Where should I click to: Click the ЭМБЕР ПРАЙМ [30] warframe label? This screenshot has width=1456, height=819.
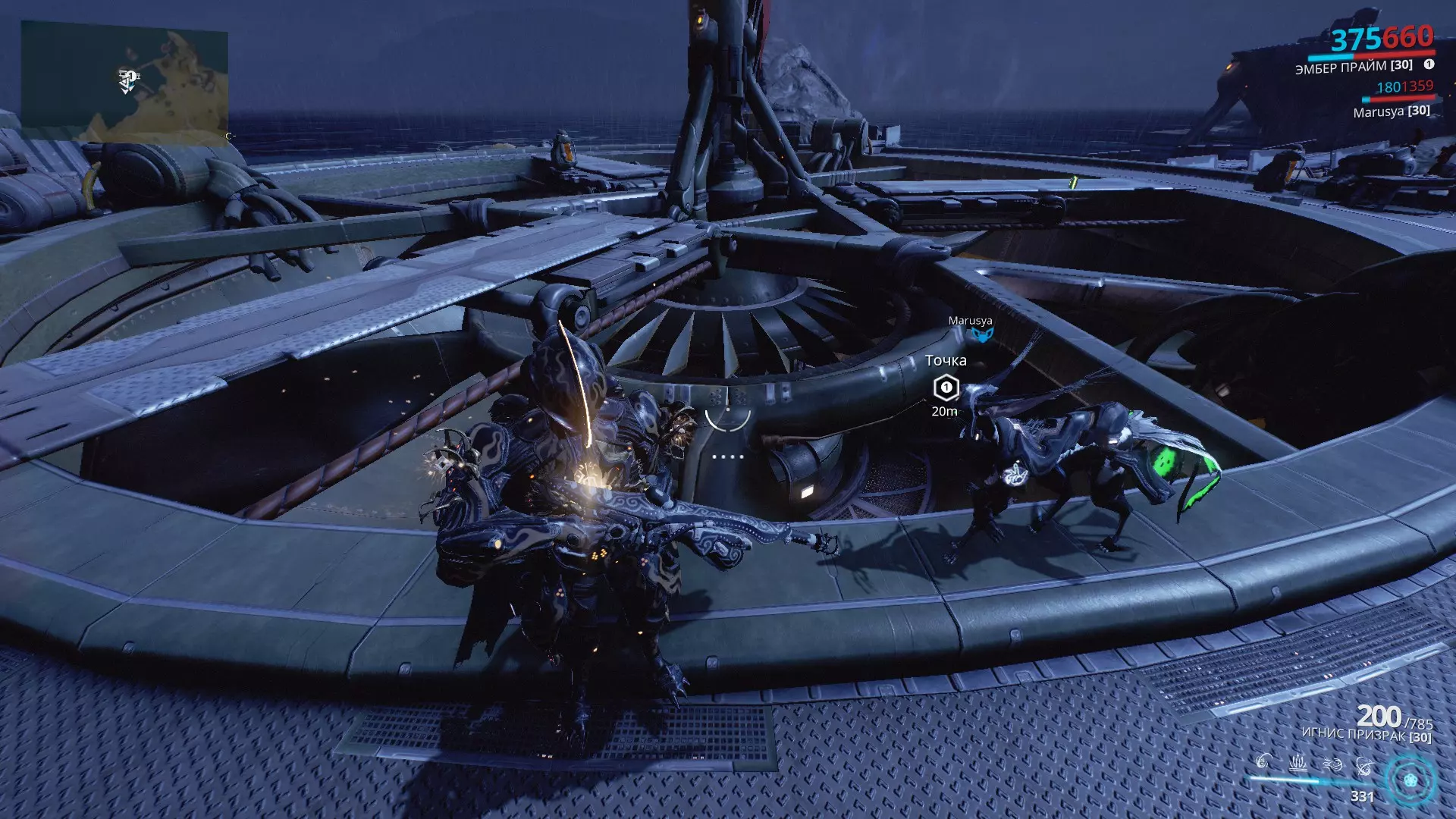pos(1353,67)
